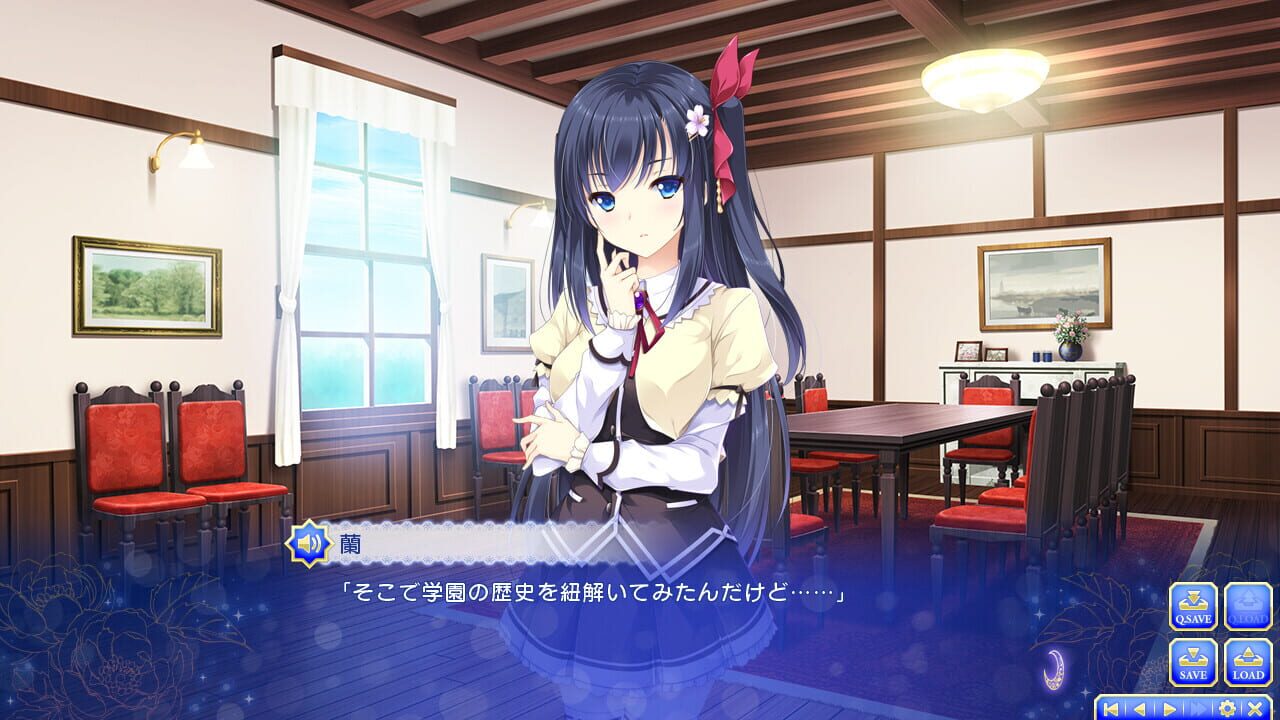Screen dimensions: 1280x720
Task: Select the skip-to-beginning icon
Action: pos(1111,709)
